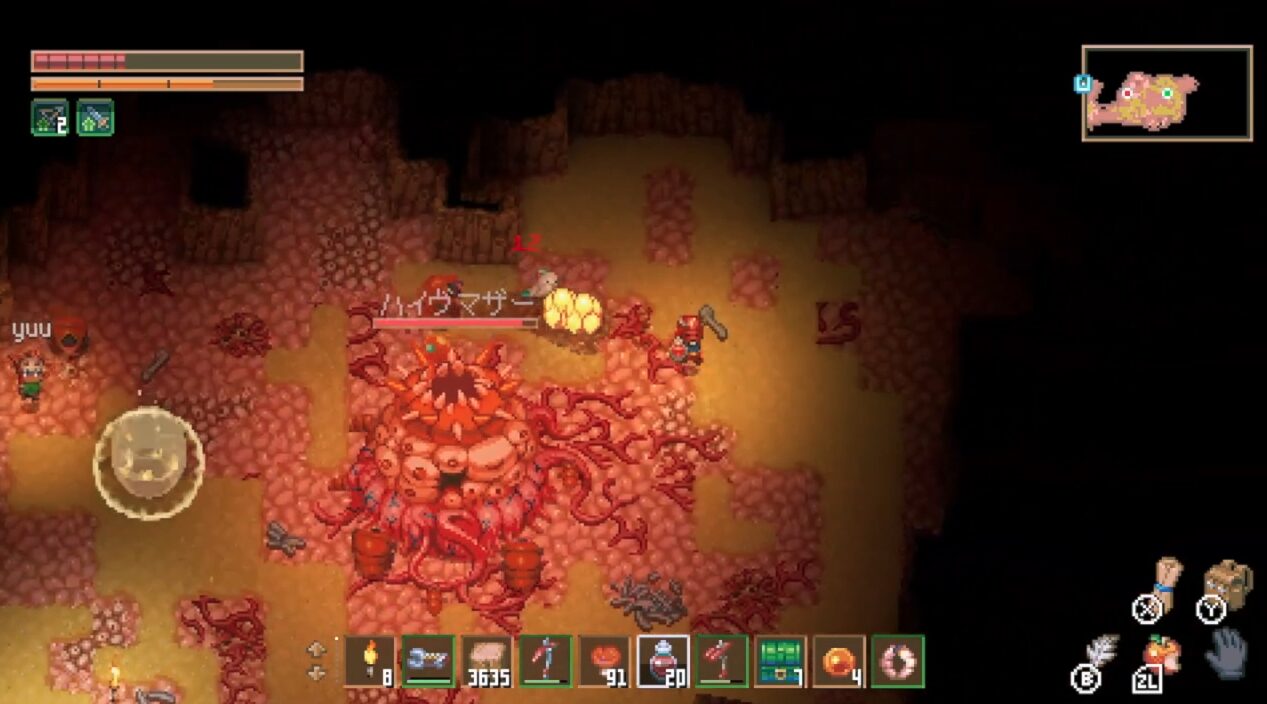Choose the wood stack showing 3635
The height and width of the screenshot is (704, 1267).
[x=487, y=661]
